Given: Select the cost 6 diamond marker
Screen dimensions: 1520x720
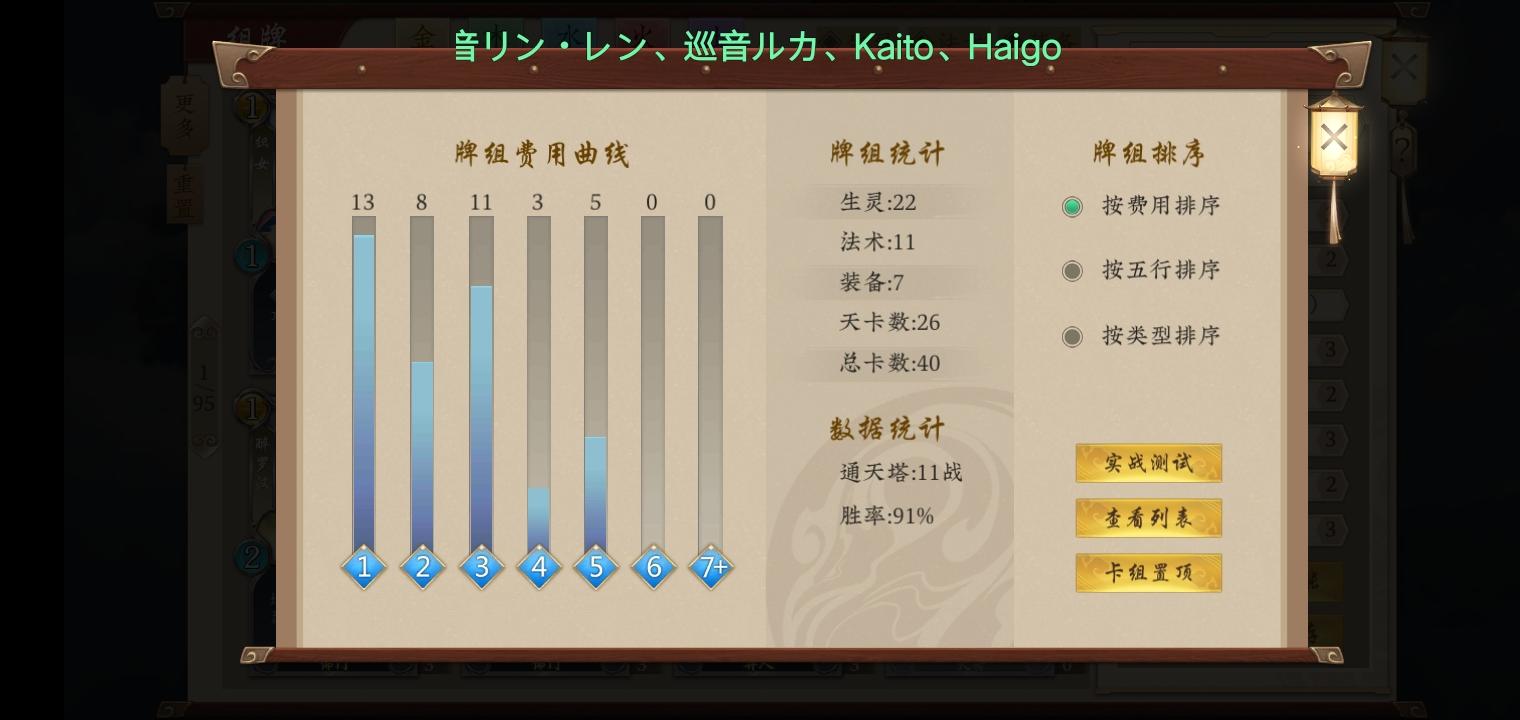Looking at the screenshot, I should coord(654,567).
